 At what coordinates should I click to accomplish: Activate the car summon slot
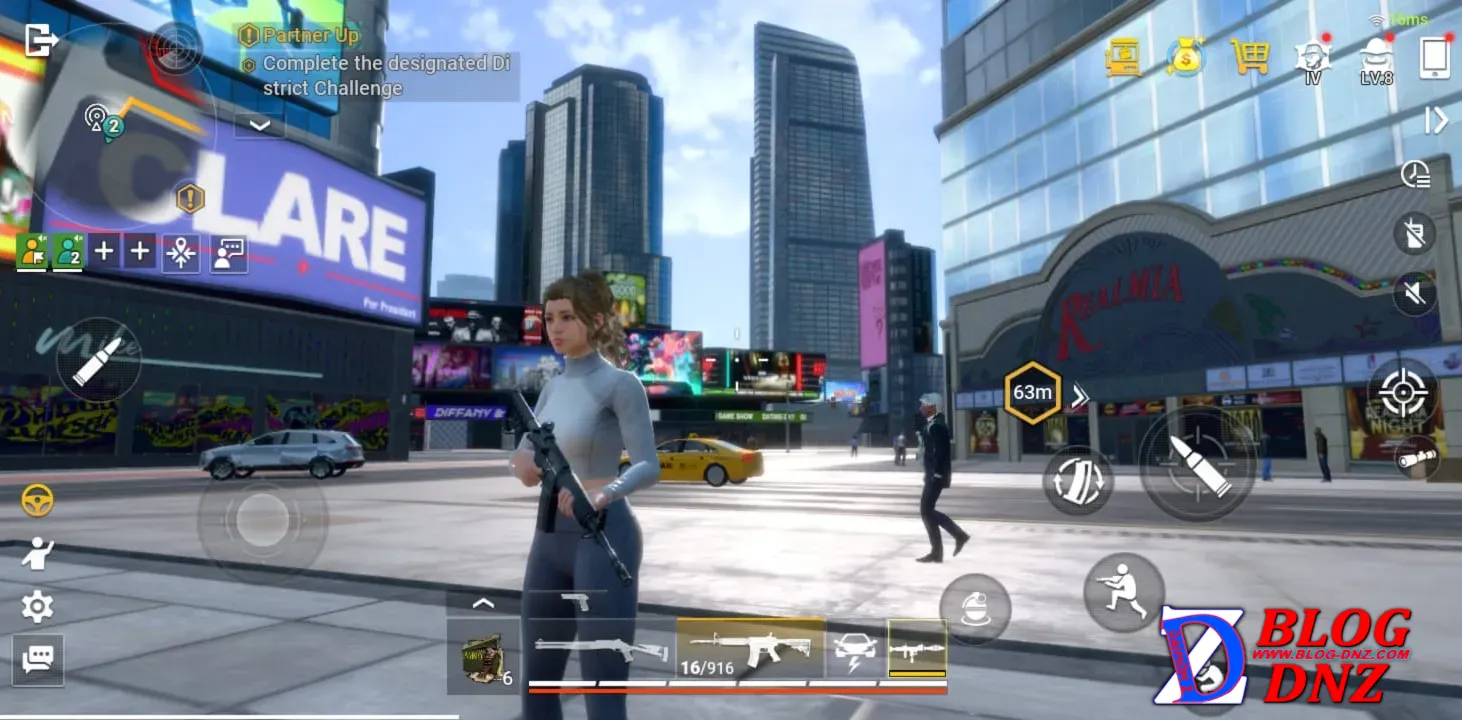coord(856,648)
